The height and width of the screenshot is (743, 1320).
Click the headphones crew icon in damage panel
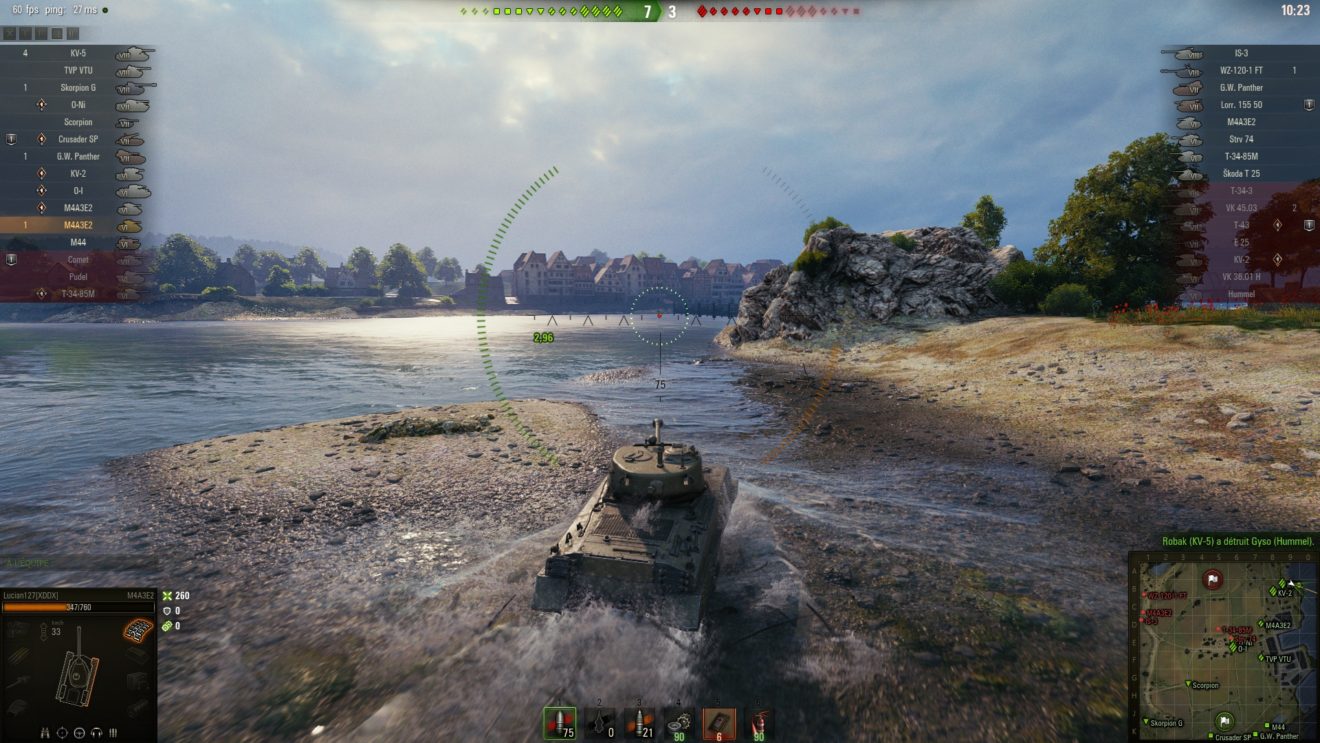(x=96, y=732)
